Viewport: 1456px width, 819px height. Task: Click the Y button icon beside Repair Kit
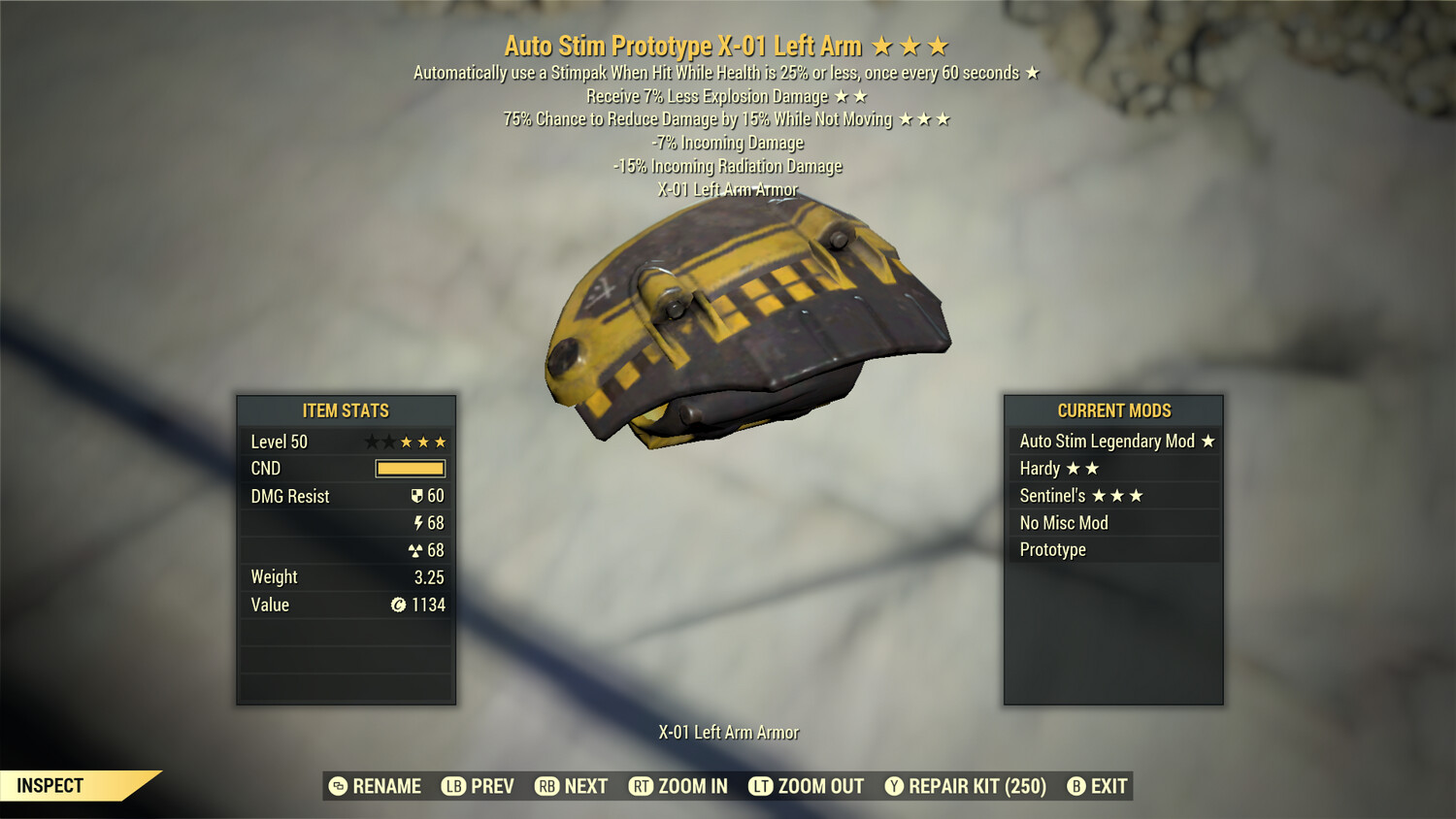point(895,786)
